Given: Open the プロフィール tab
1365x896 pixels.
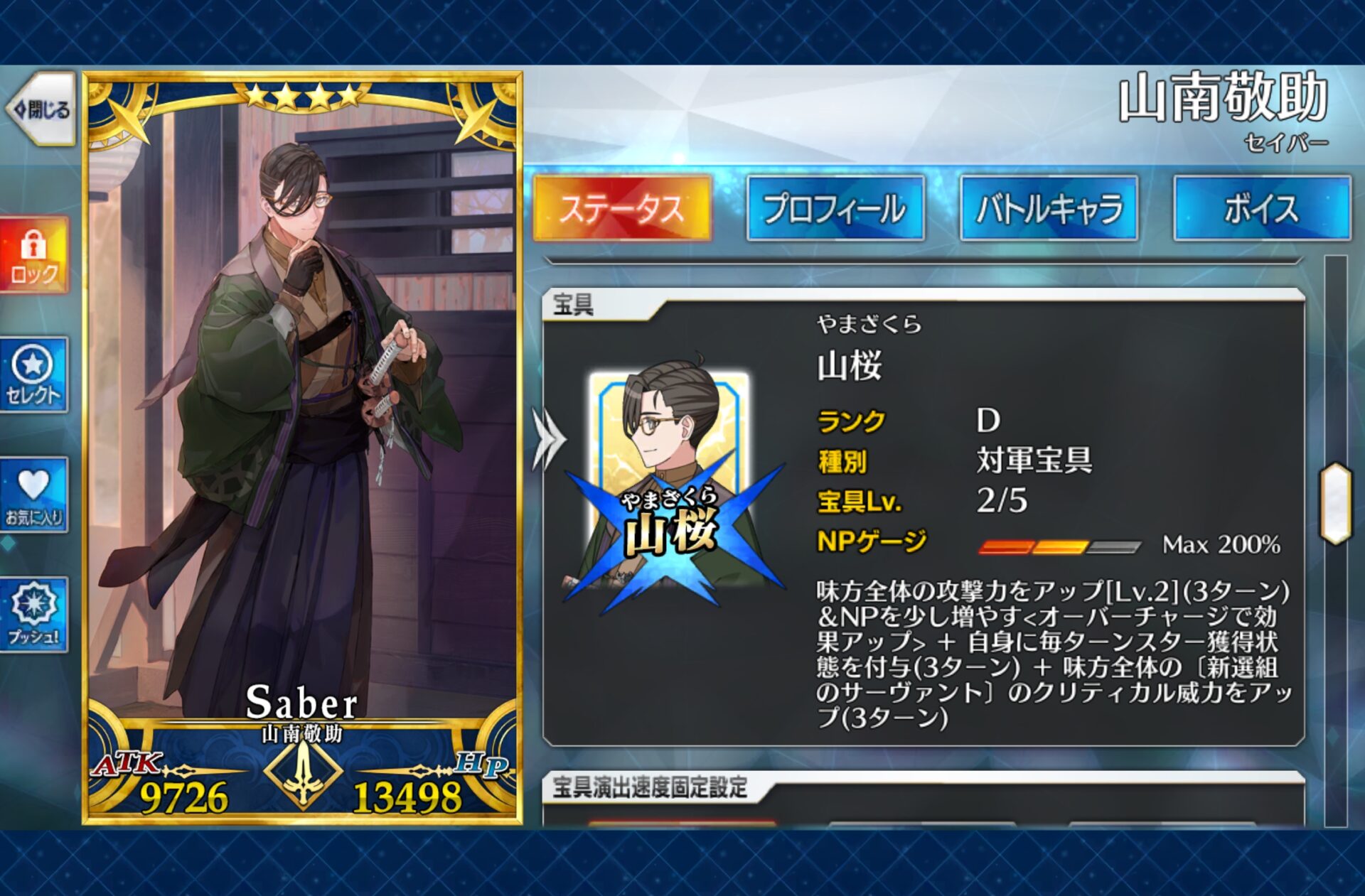Looking at the screenshot, I should click(x=835, y=208).
